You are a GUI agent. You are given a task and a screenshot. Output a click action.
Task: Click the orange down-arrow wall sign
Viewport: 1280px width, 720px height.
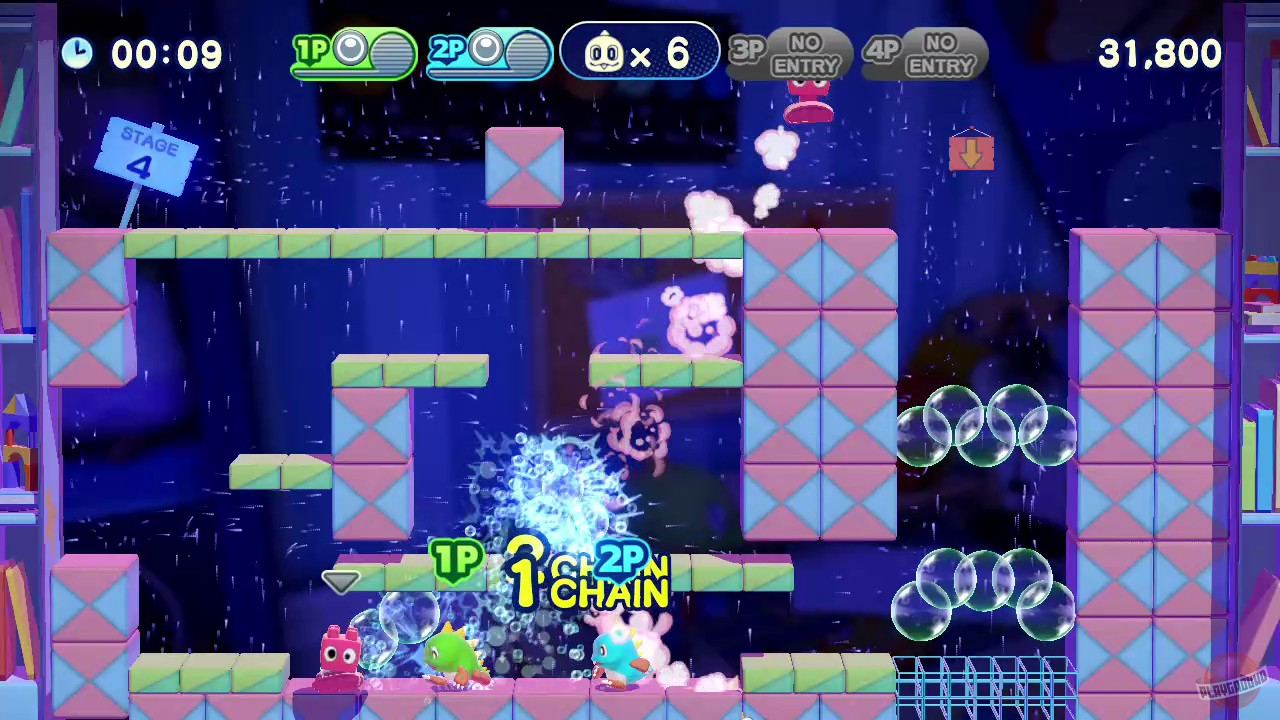point(971,152)
